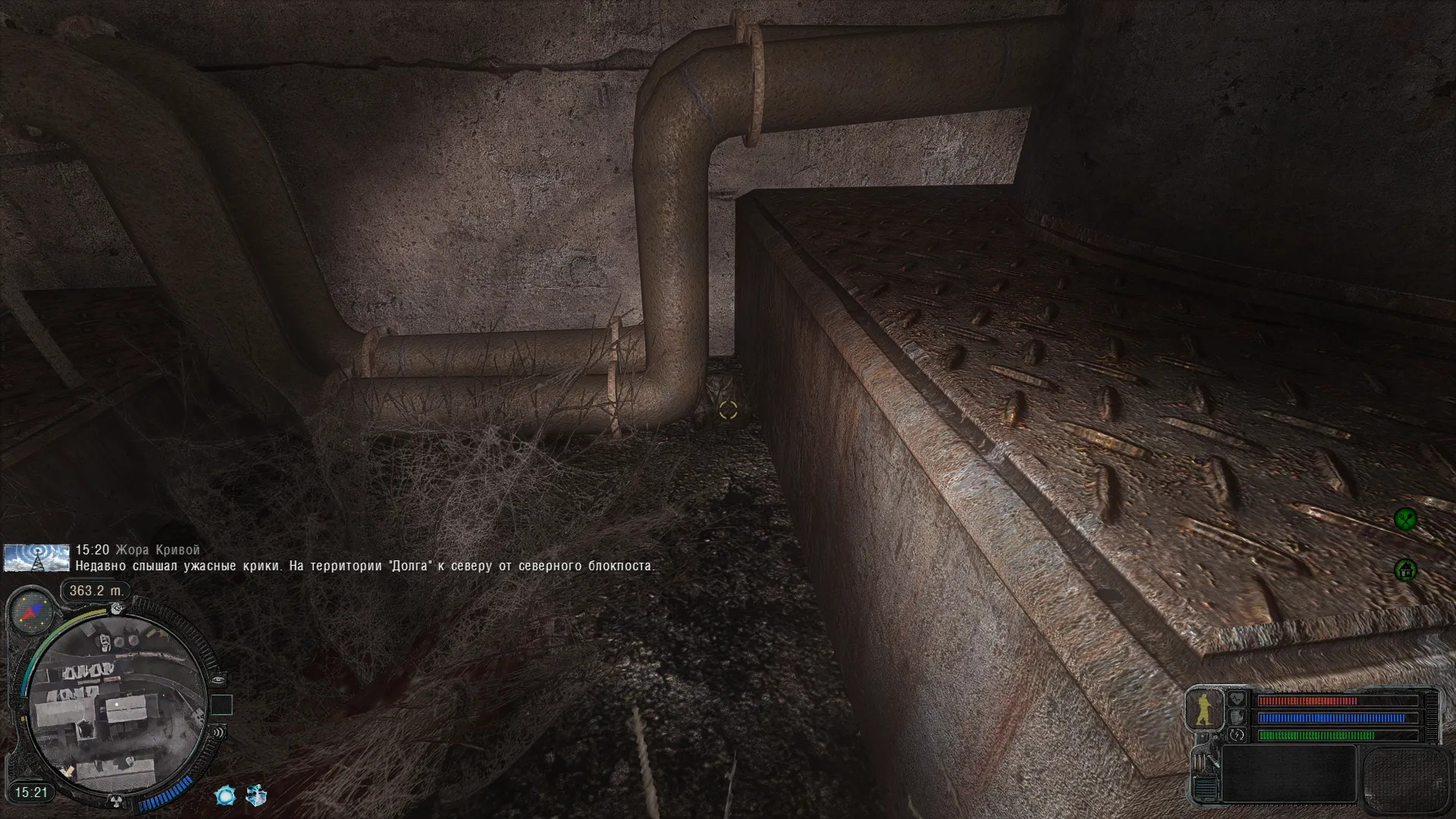Screen dimensions: 1456x819
Task: Click the glowing blue orb artifact icon
Action: [x=225, y=795]
